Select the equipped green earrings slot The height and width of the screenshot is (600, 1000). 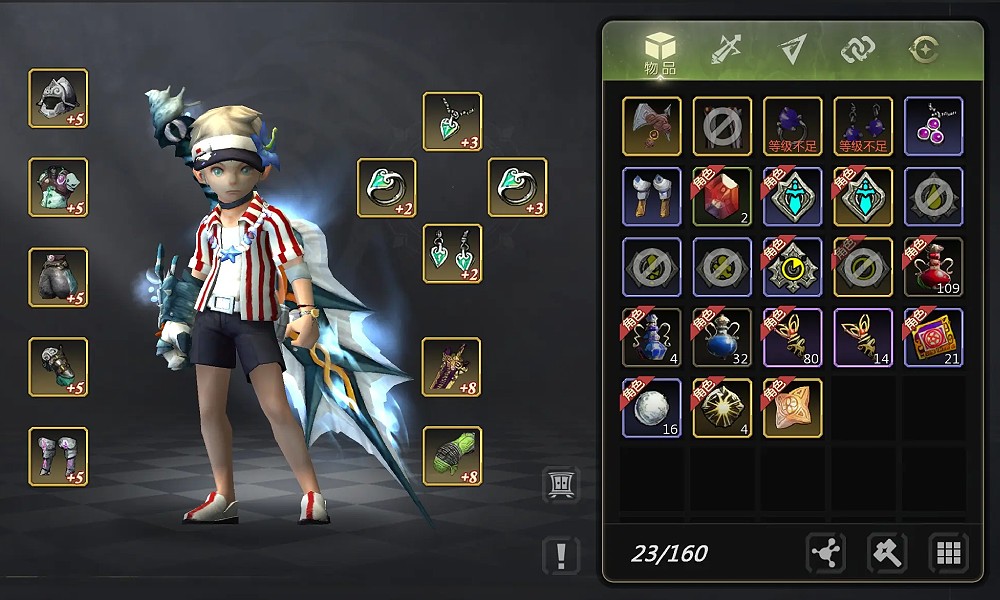tap(452, 254)
